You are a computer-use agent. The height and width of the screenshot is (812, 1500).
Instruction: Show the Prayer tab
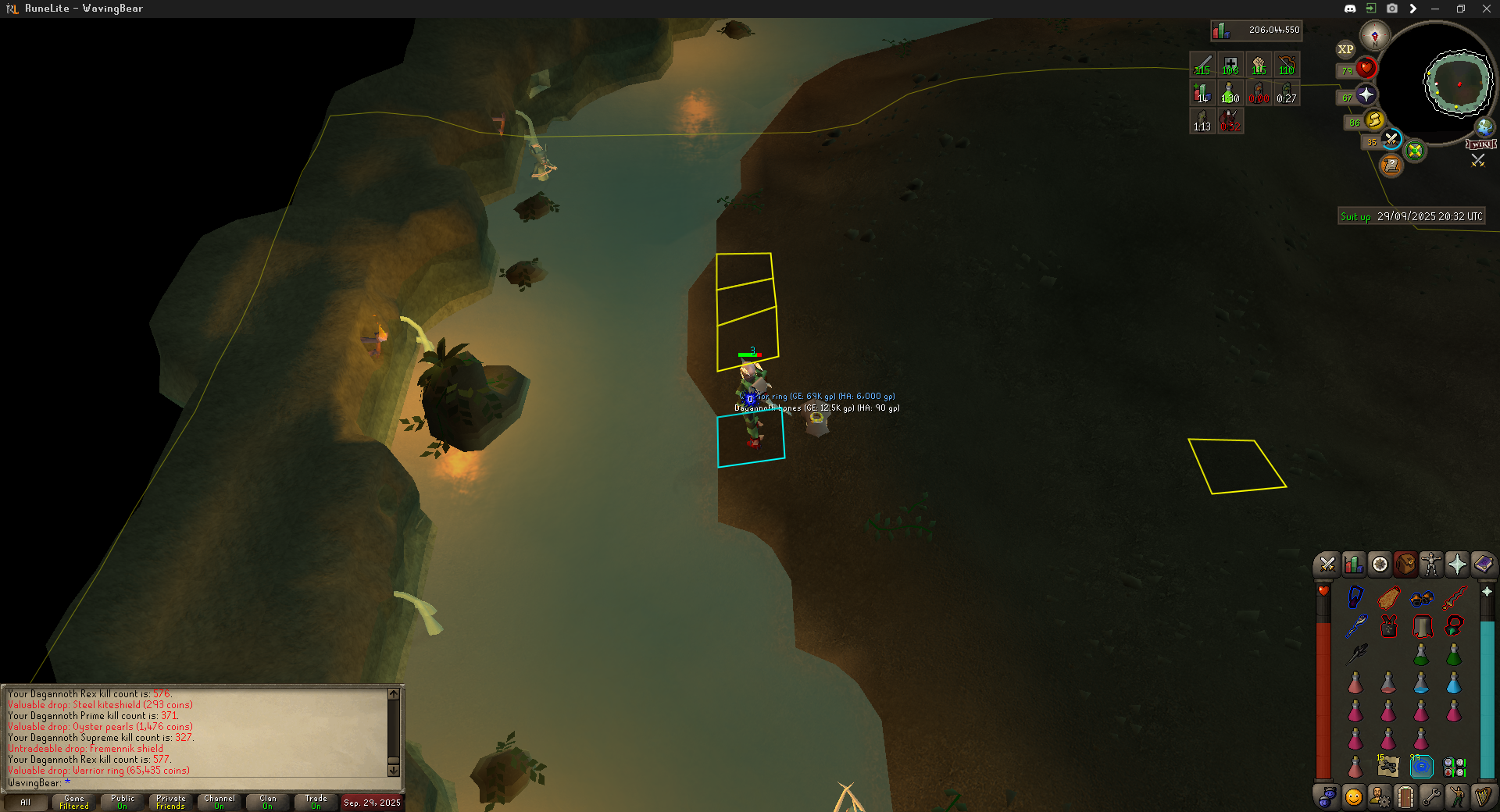point(1457,564)
